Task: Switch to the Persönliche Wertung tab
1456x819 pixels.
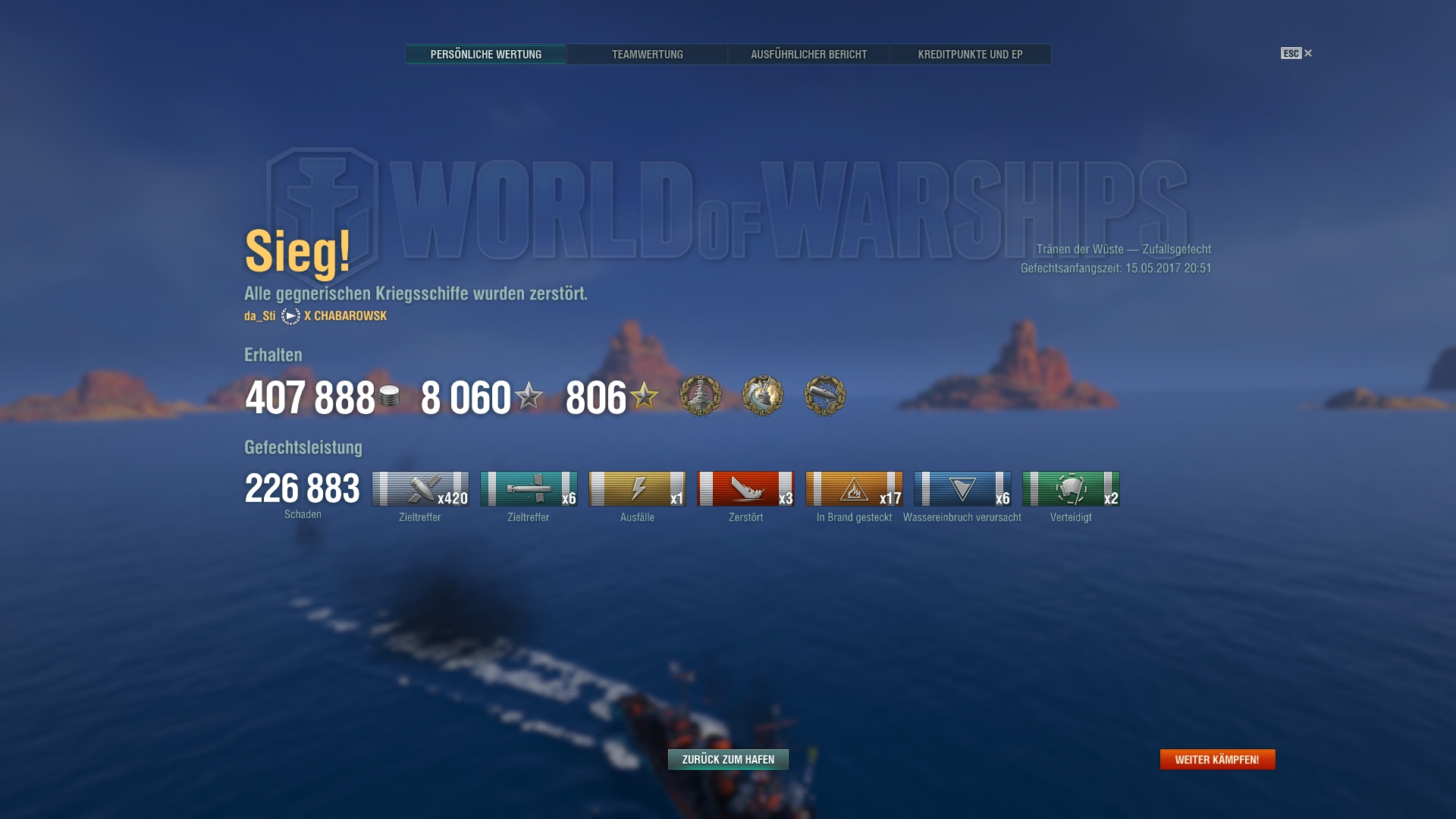Action: [485, 55]
